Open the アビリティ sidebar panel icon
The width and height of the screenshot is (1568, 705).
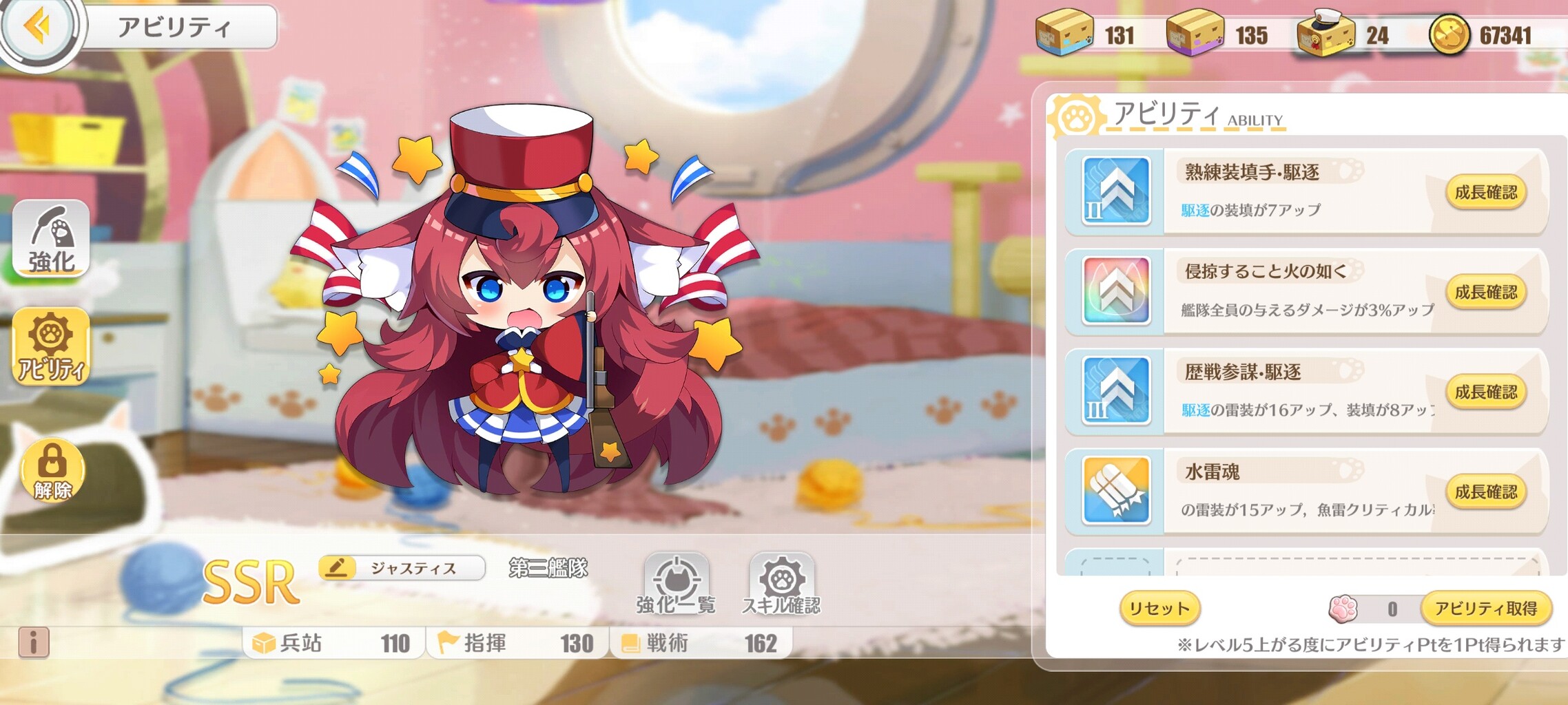[52, 348]
